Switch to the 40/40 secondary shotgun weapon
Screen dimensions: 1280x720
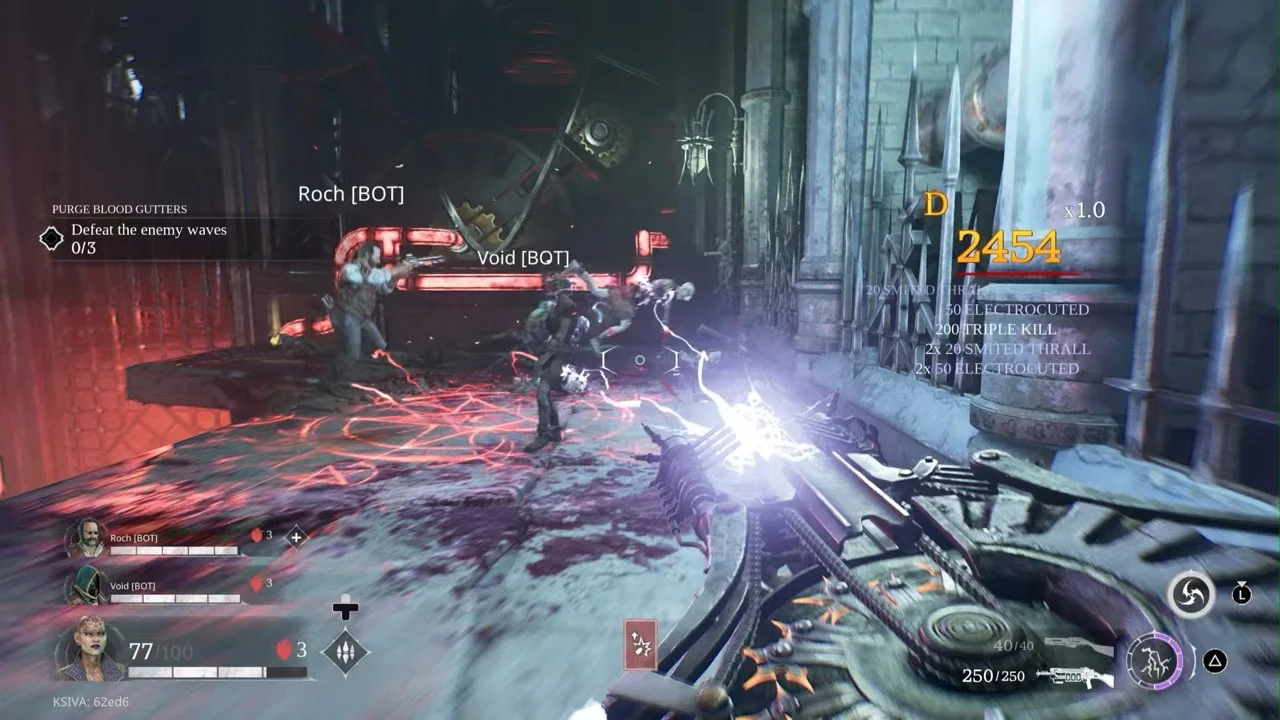[1078, 646]
